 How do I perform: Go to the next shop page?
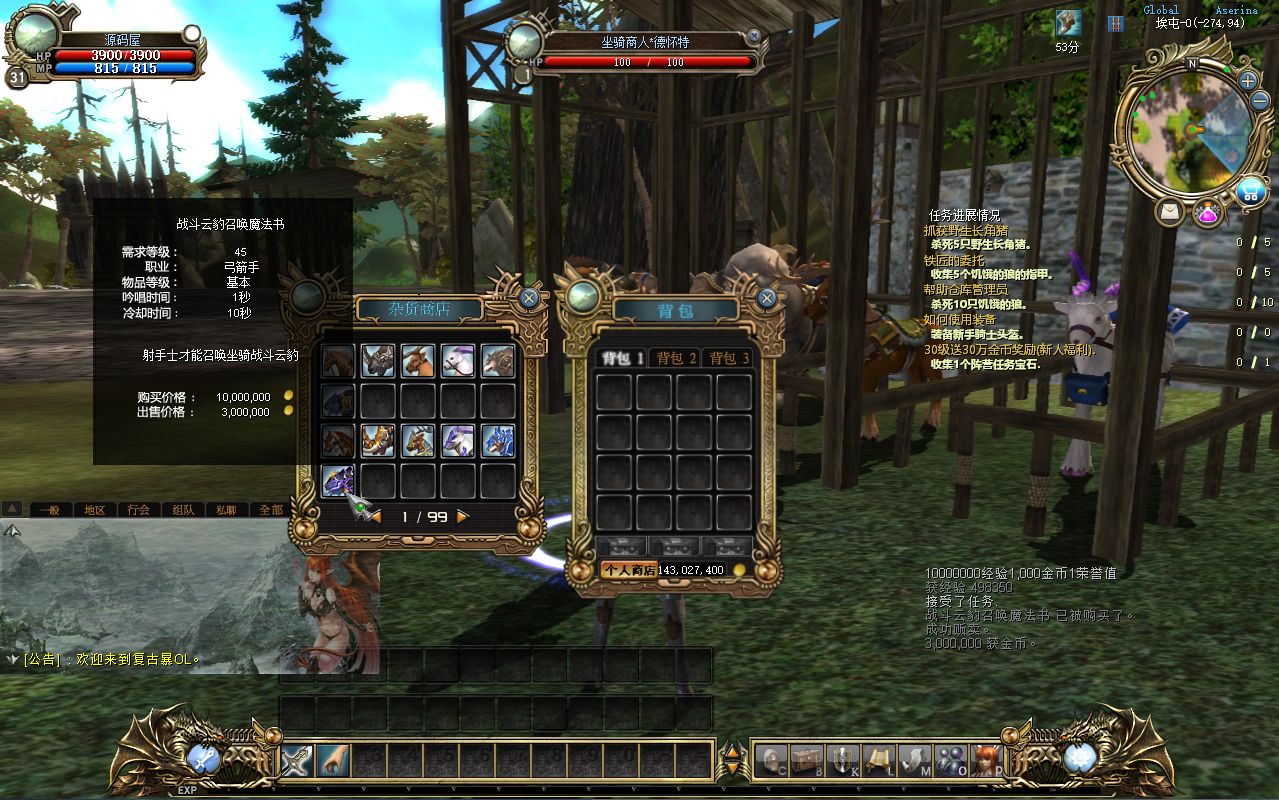(463, 517)
